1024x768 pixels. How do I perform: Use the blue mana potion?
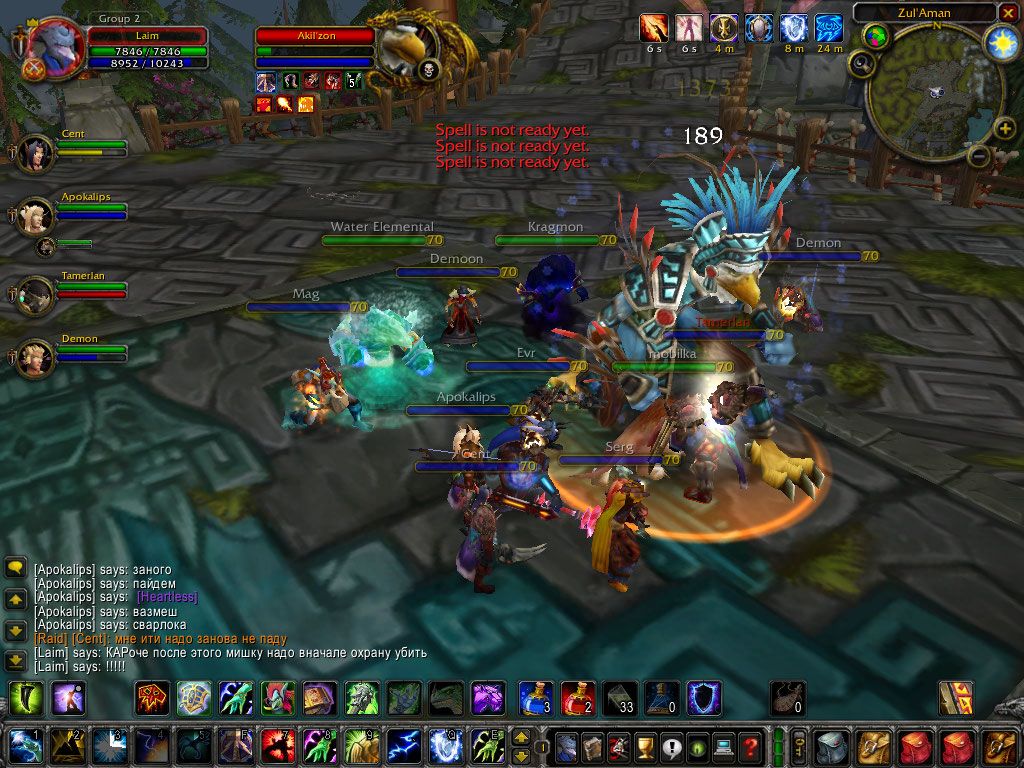point(535,697)
